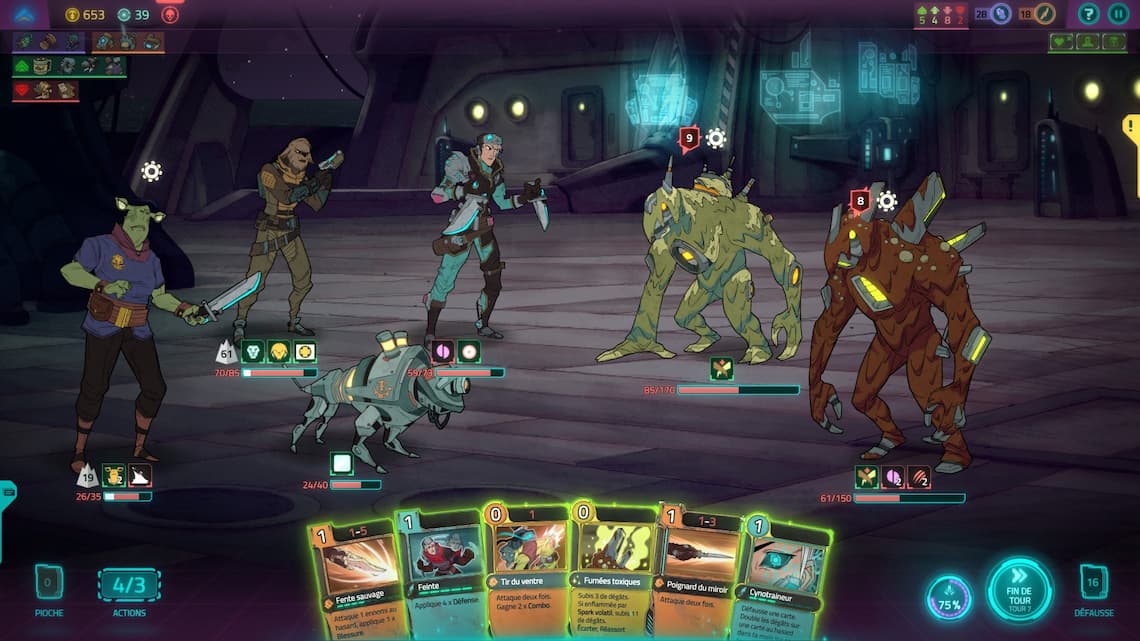Open the blue chevron menu in corner
Screen dimensions: 1140x641
(x=24, y=14)
